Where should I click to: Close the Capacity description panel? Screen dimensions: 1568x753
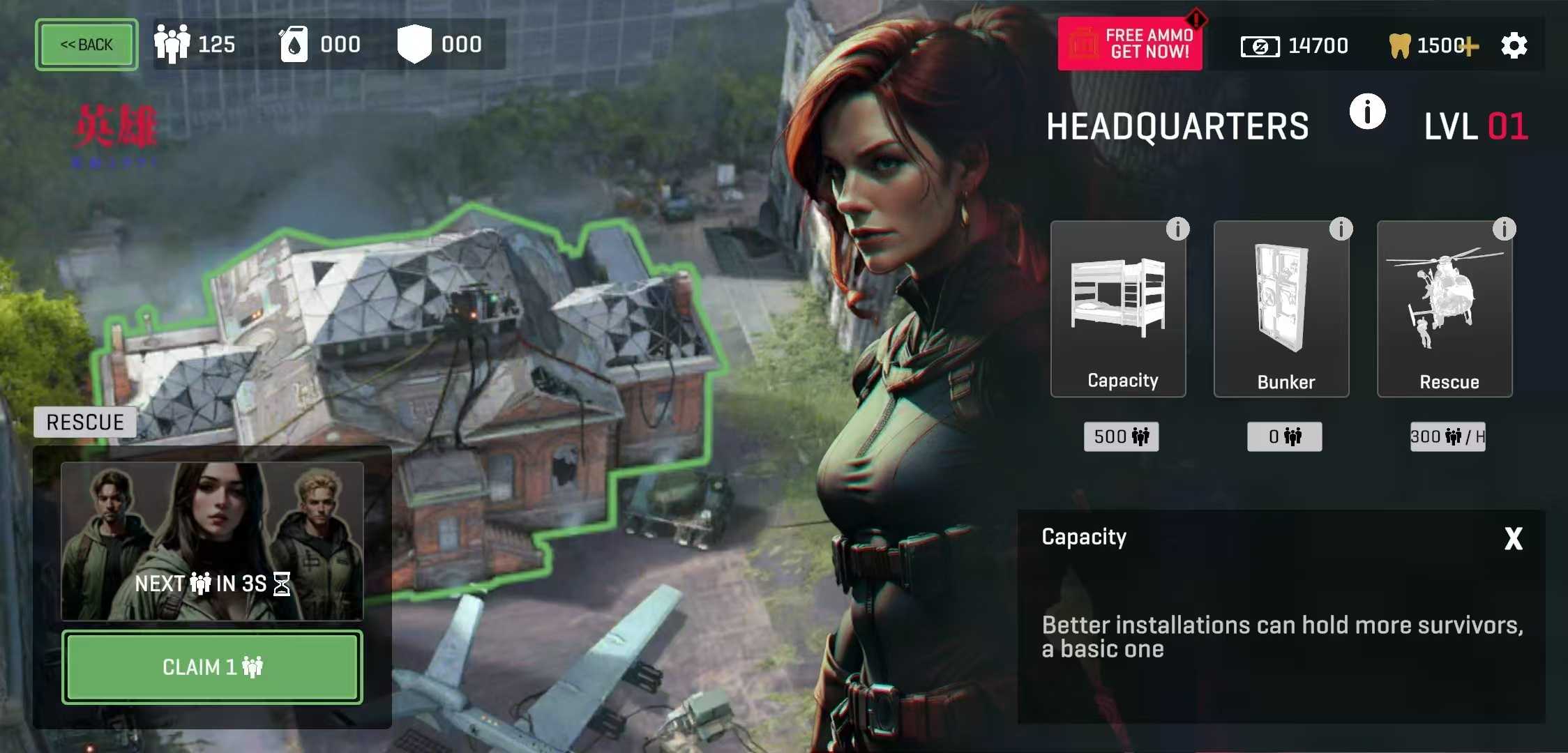coord(1513,538)
